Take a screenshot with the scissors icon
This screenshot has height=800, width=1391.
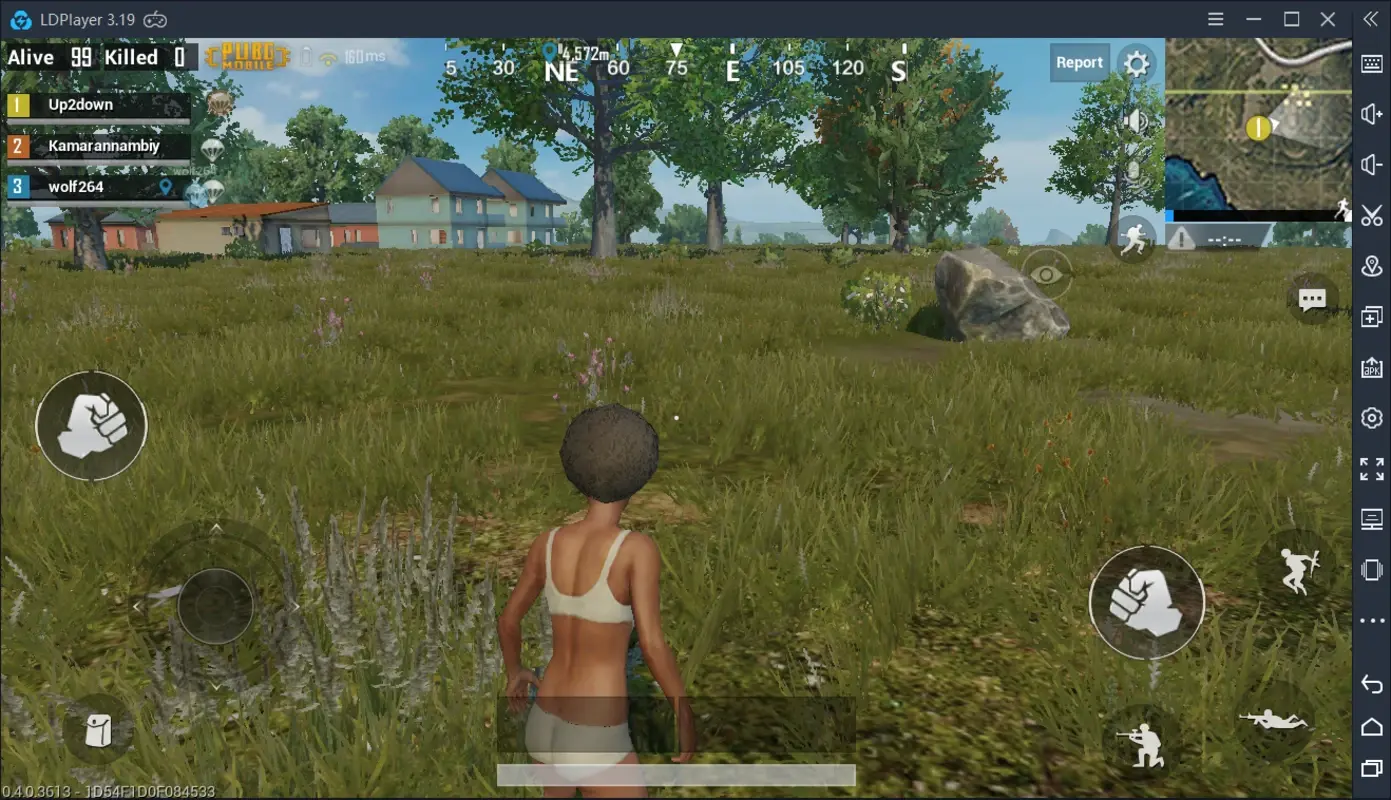point(1371,214)
